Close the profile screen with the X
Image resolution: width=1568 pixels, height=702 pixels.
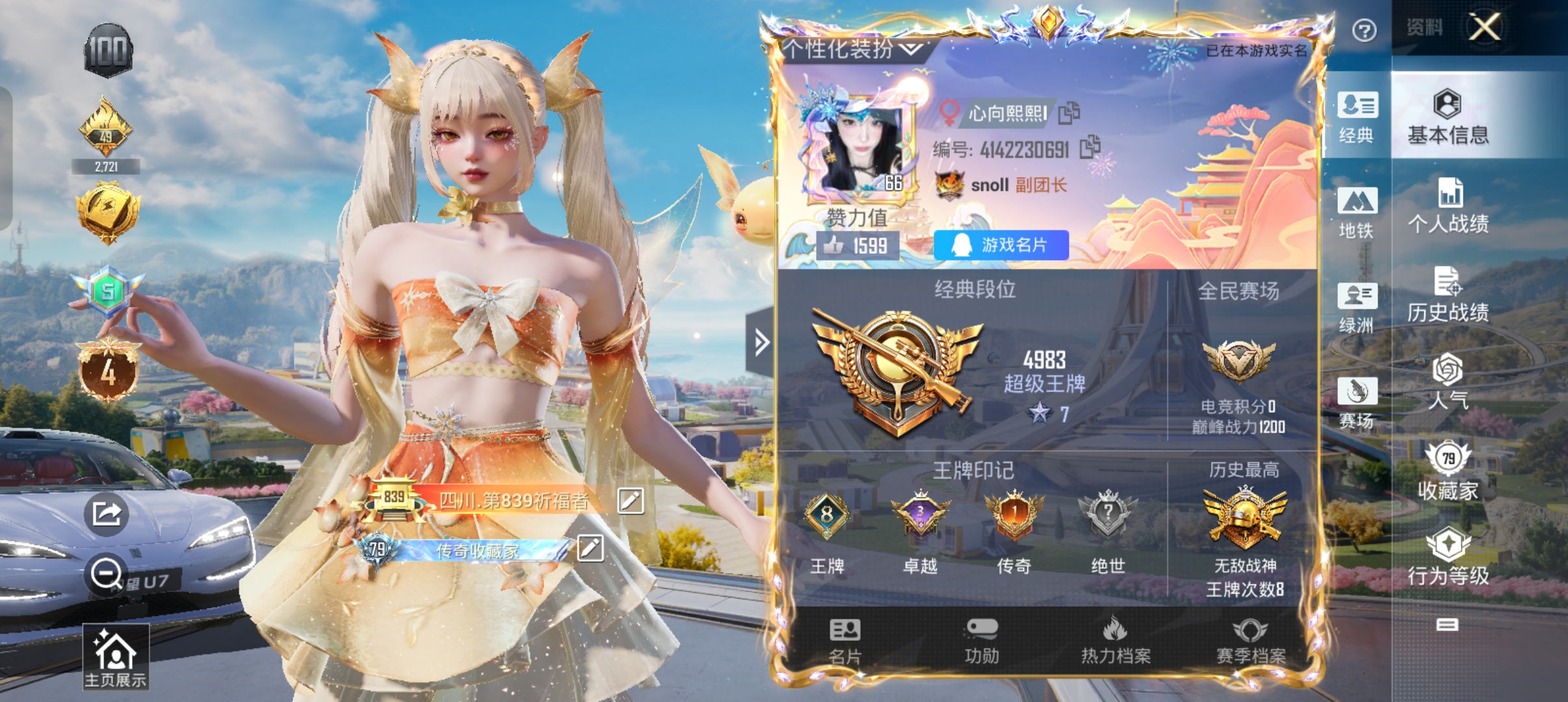click(x=1485, y=27)
